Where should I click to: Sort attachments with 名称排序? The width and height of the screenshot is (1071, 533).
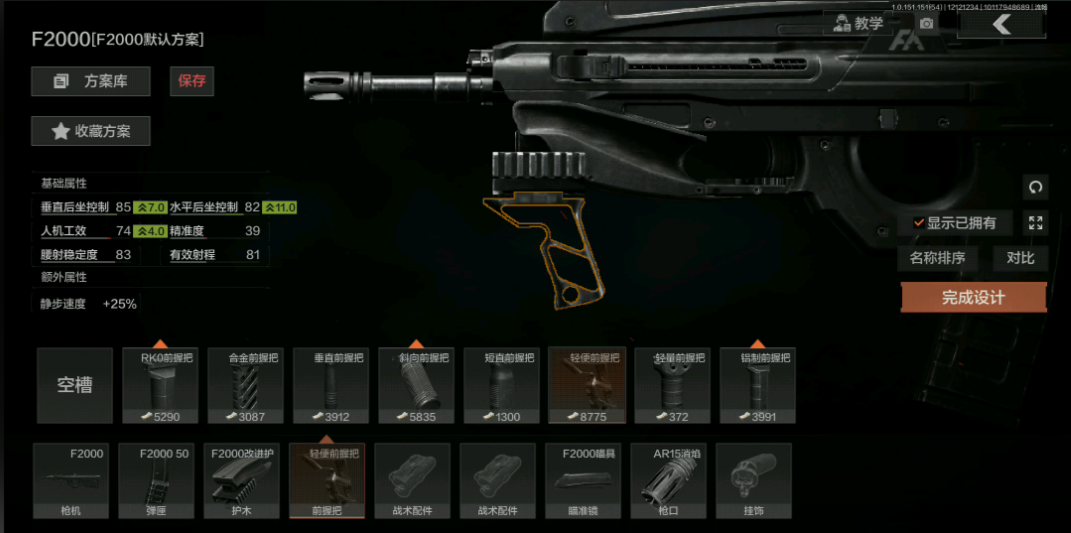(x=937, y=258)
